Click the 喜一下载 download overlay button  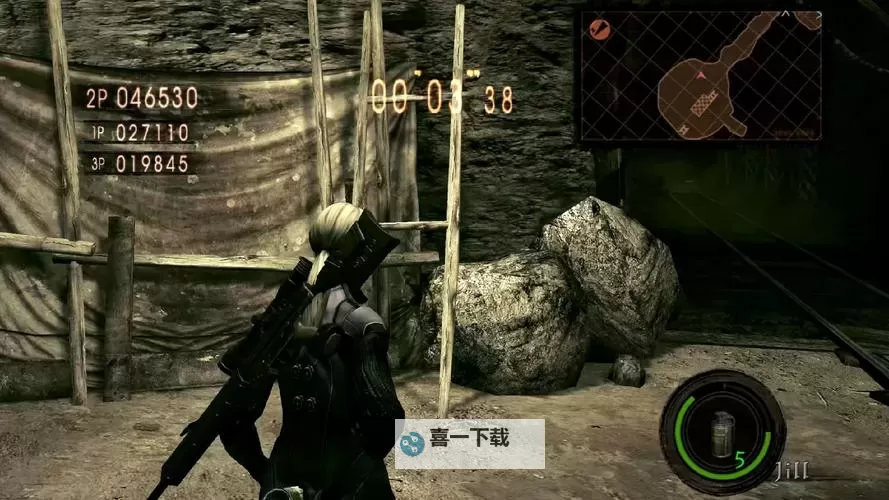click(x=470, y=443)
